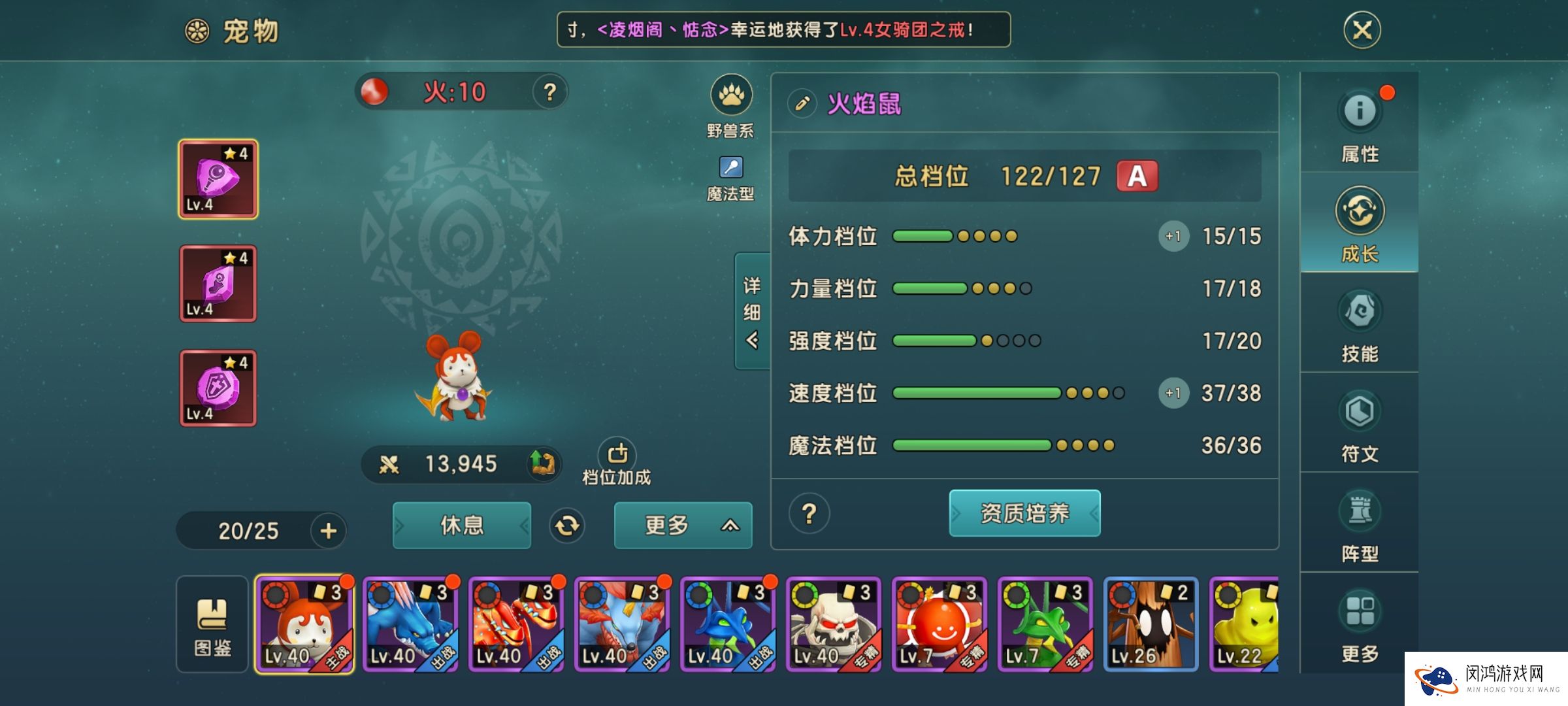Screen dimensions: 1568x706
Task: Open the 图鉴 pet encyclopedia
Action: [212, 624]
